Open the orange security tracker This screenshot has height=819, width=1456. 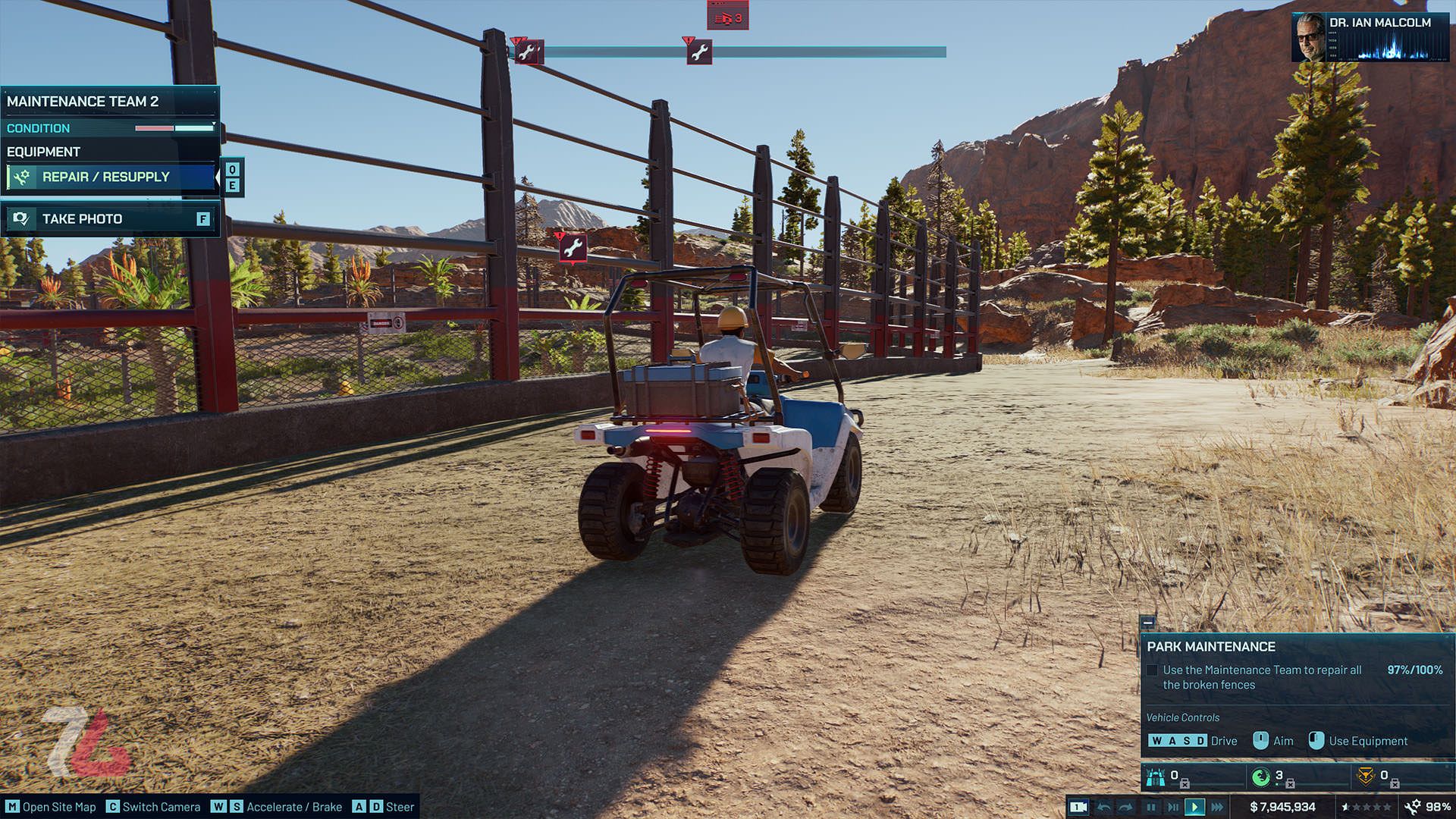1366,777
